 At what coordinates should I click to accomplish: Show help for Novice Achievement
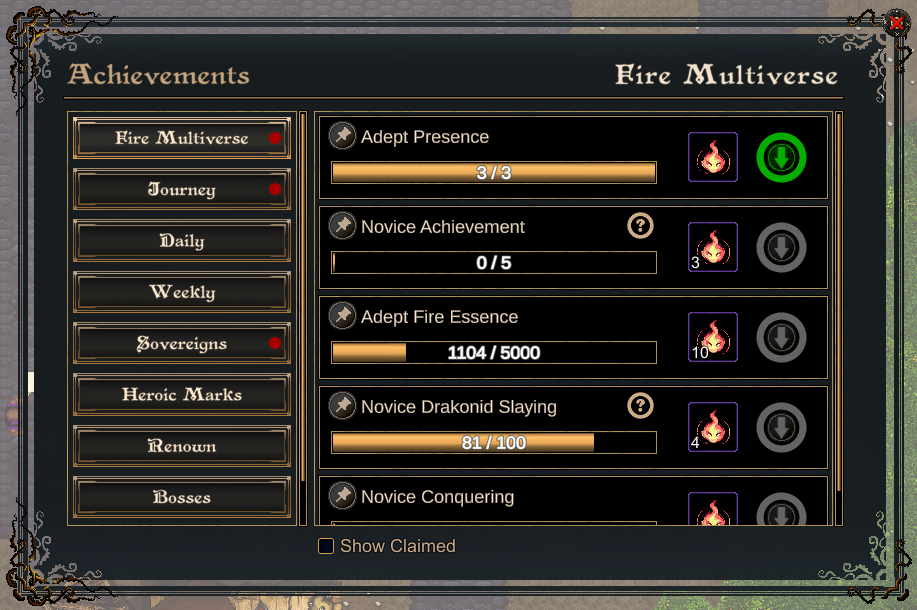pos(640,226)
